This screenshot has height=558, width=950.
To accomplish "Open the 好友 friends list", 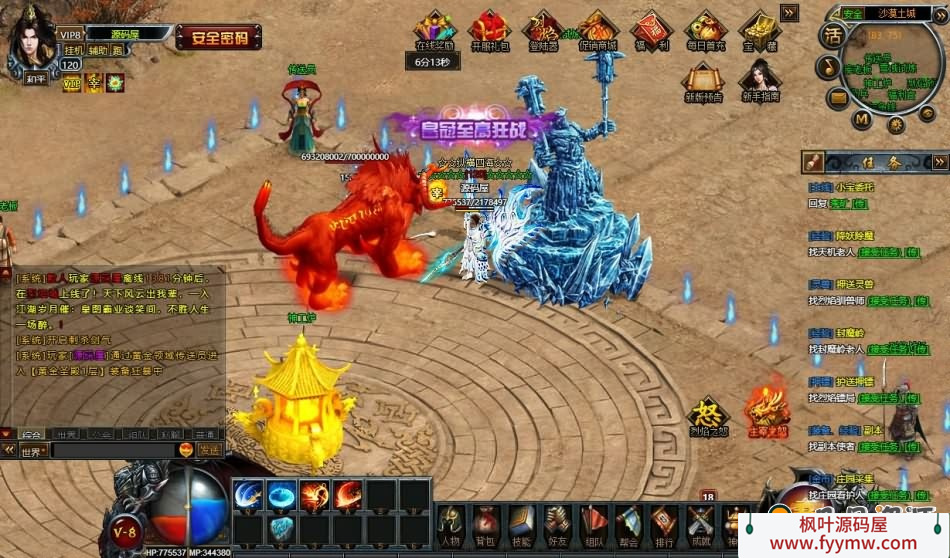I will click(x=558, y=522).
